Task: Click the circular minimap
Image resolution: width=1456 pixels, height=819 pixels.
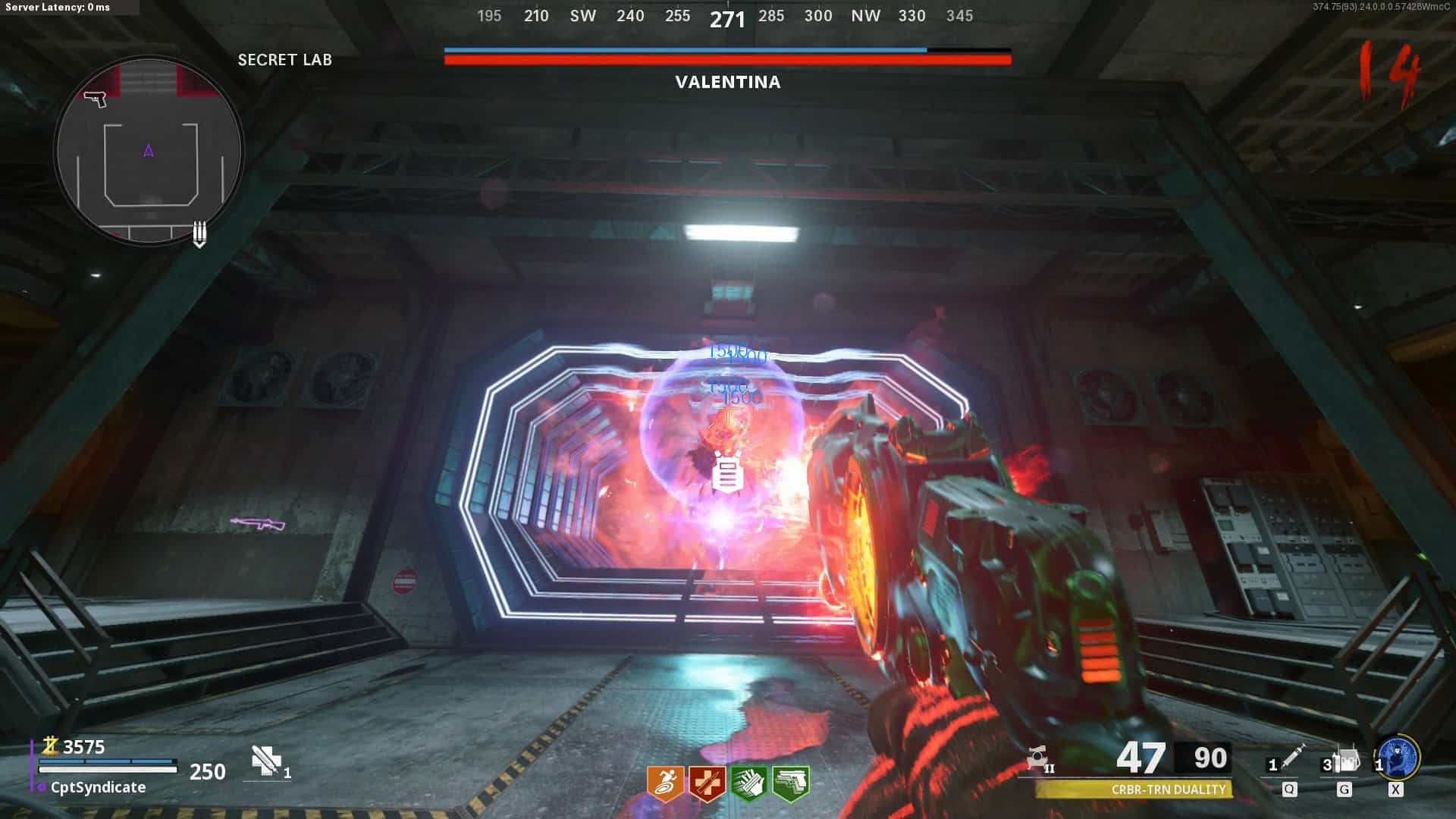Action: 149,150
